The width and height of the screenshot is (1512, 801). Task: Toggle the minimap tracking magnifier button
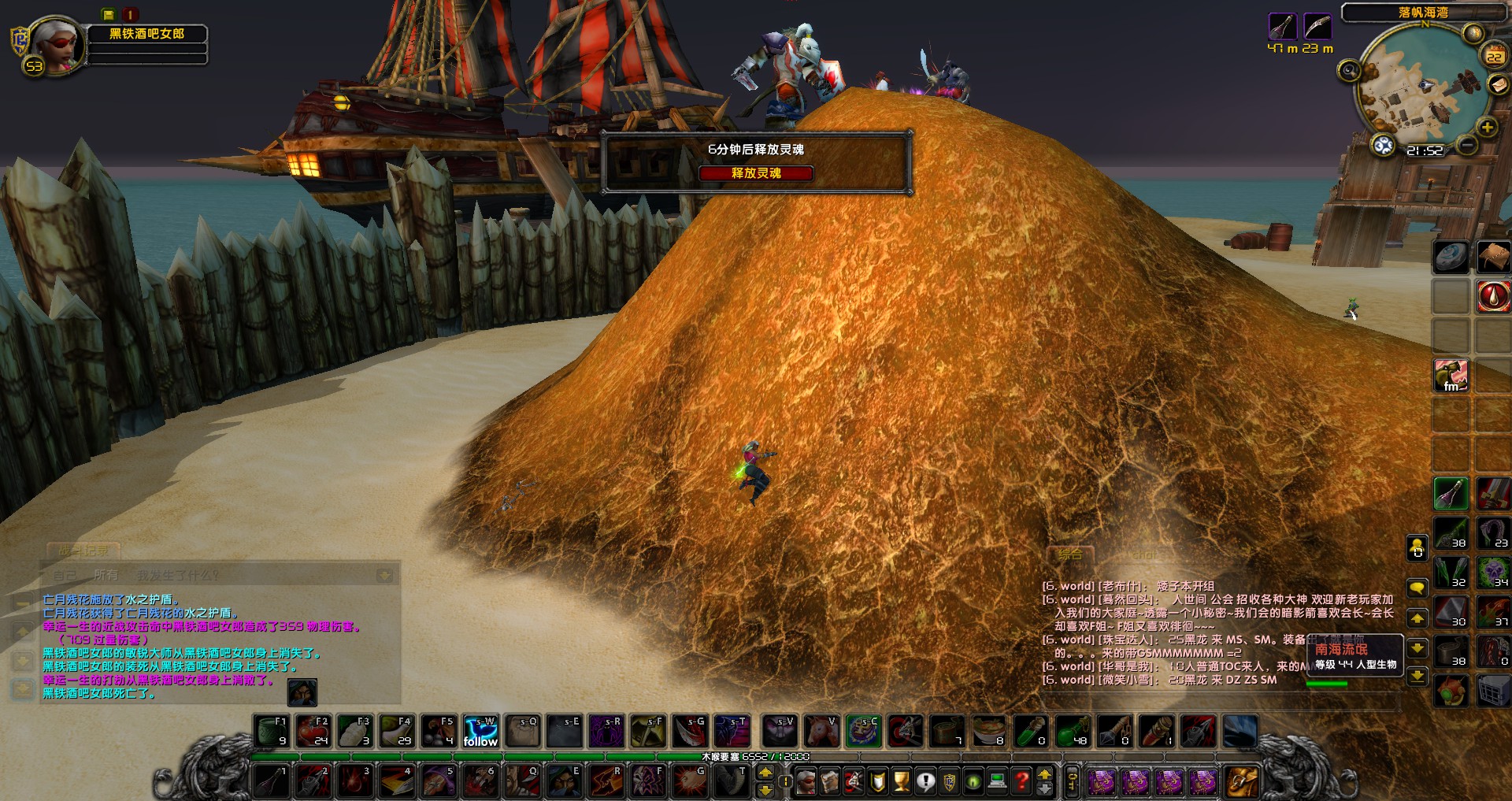pos(1350,71)
